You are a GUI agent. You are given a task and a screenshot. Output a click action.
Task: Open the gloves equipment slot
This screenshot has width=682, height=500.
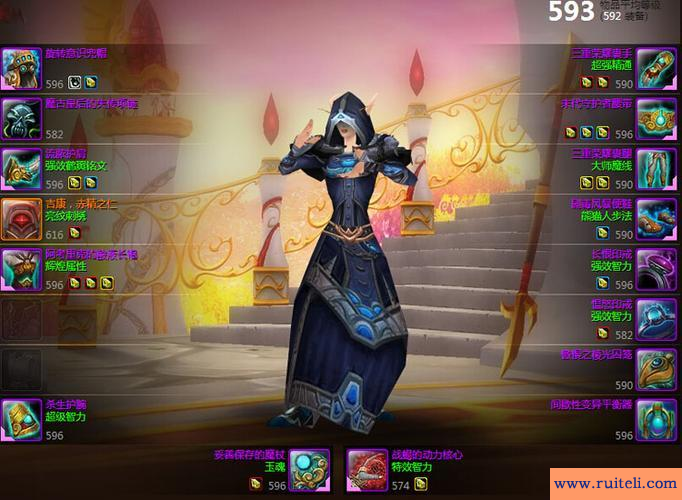(658, 68)
